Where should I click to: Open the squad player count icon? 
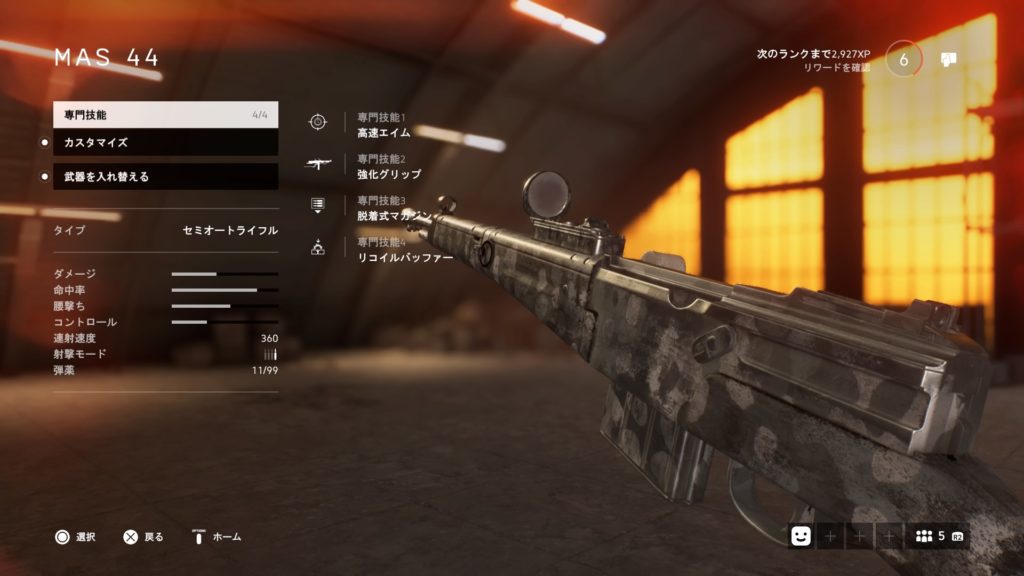pyautogui.click(x=927, y=536)
